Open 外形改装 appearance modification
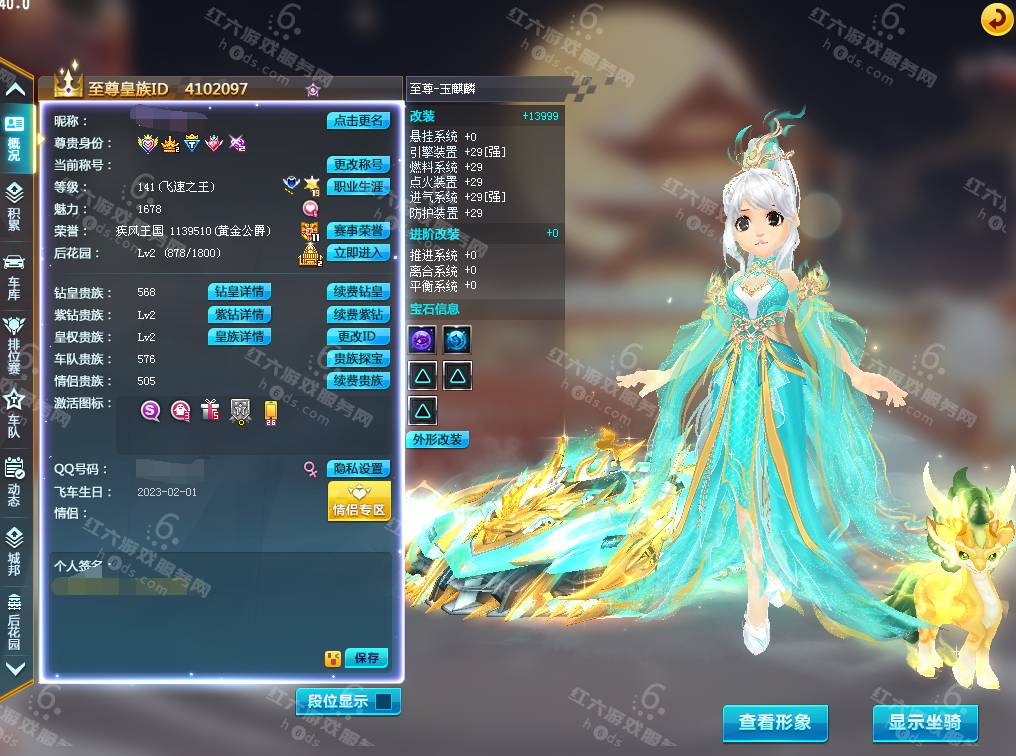The width and height of the screenshot is (1016, 756). click(x=437, y=440)
